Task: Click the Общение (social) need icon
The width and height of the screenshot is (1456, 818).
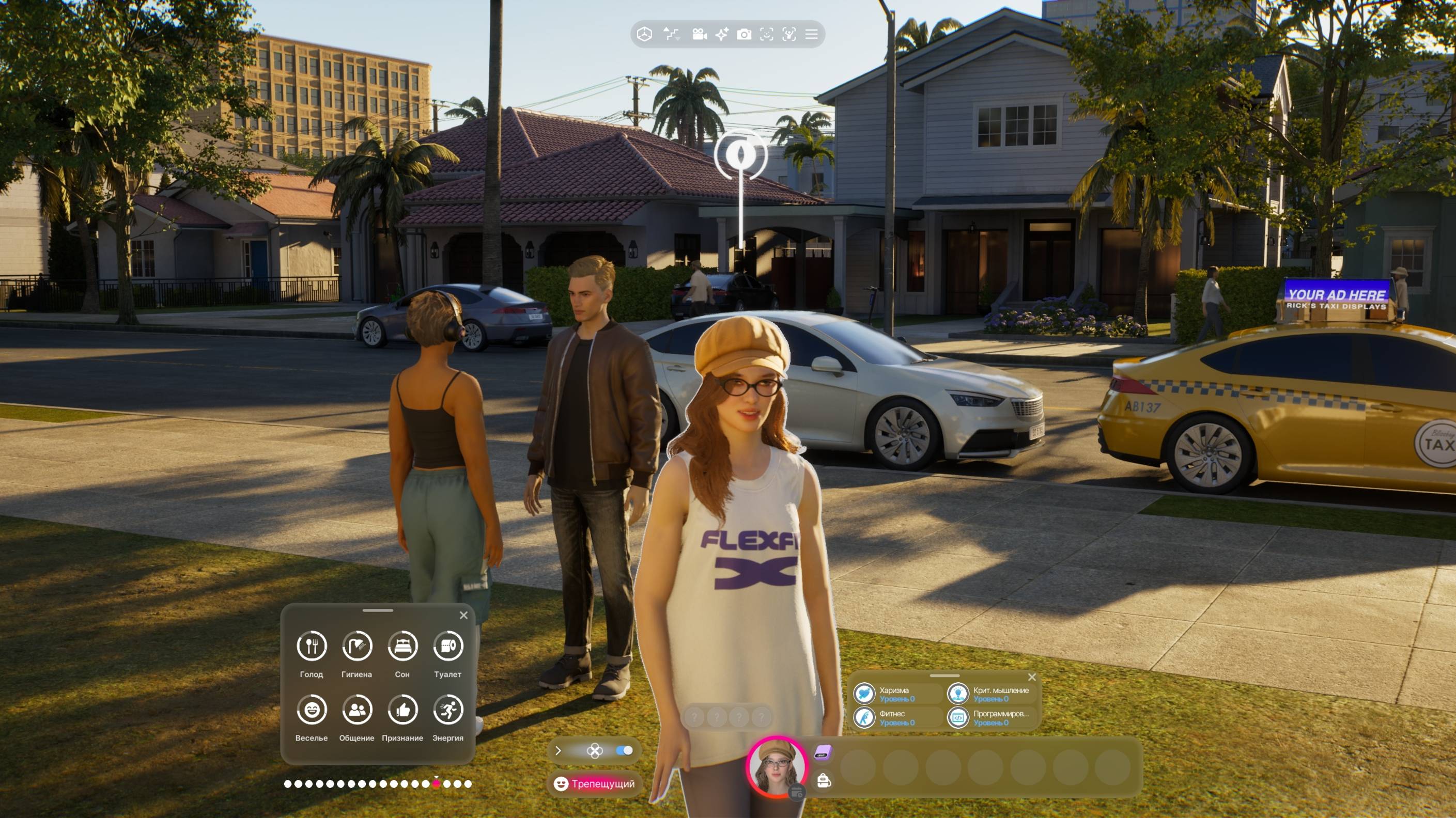Action: (x=357, y=710)
